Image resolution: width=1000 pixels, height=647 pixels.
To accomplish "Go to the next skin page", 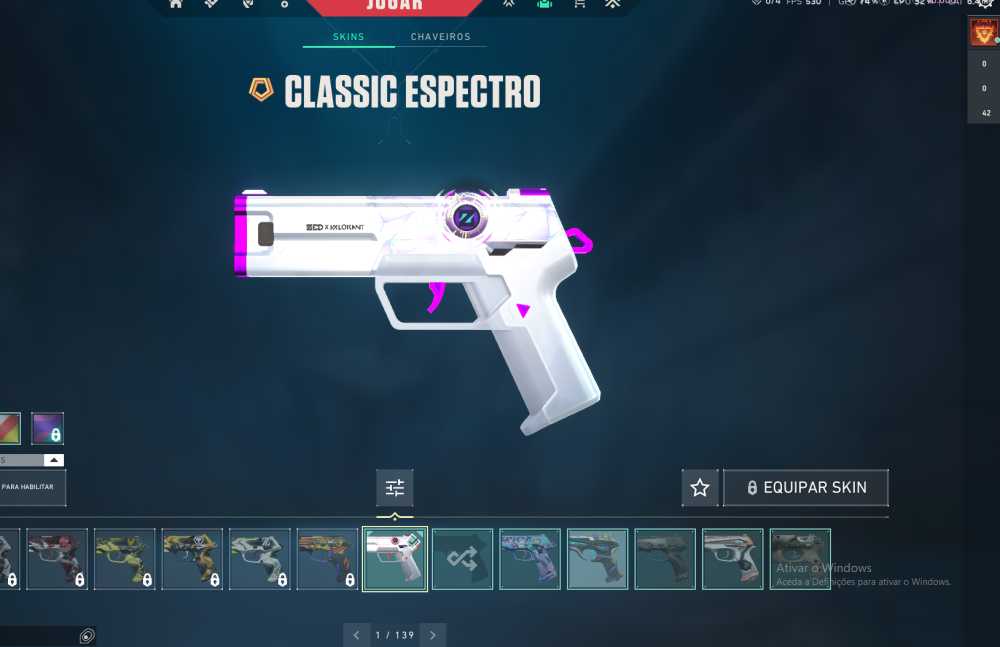I will tap(432, 635).
